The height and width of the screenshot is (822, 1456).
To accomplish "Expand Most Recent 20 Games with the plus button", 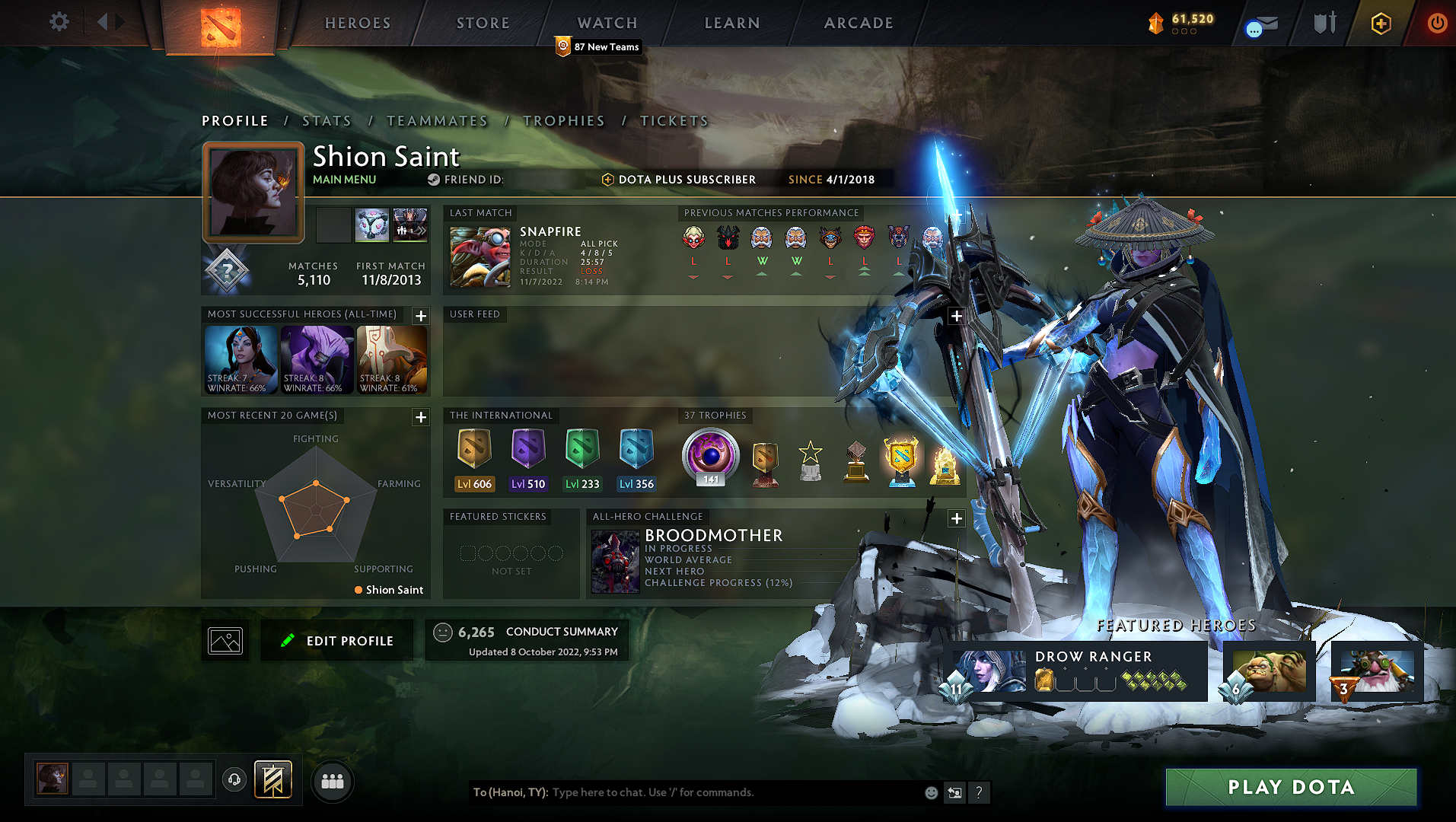I will (x=419, y=417).
